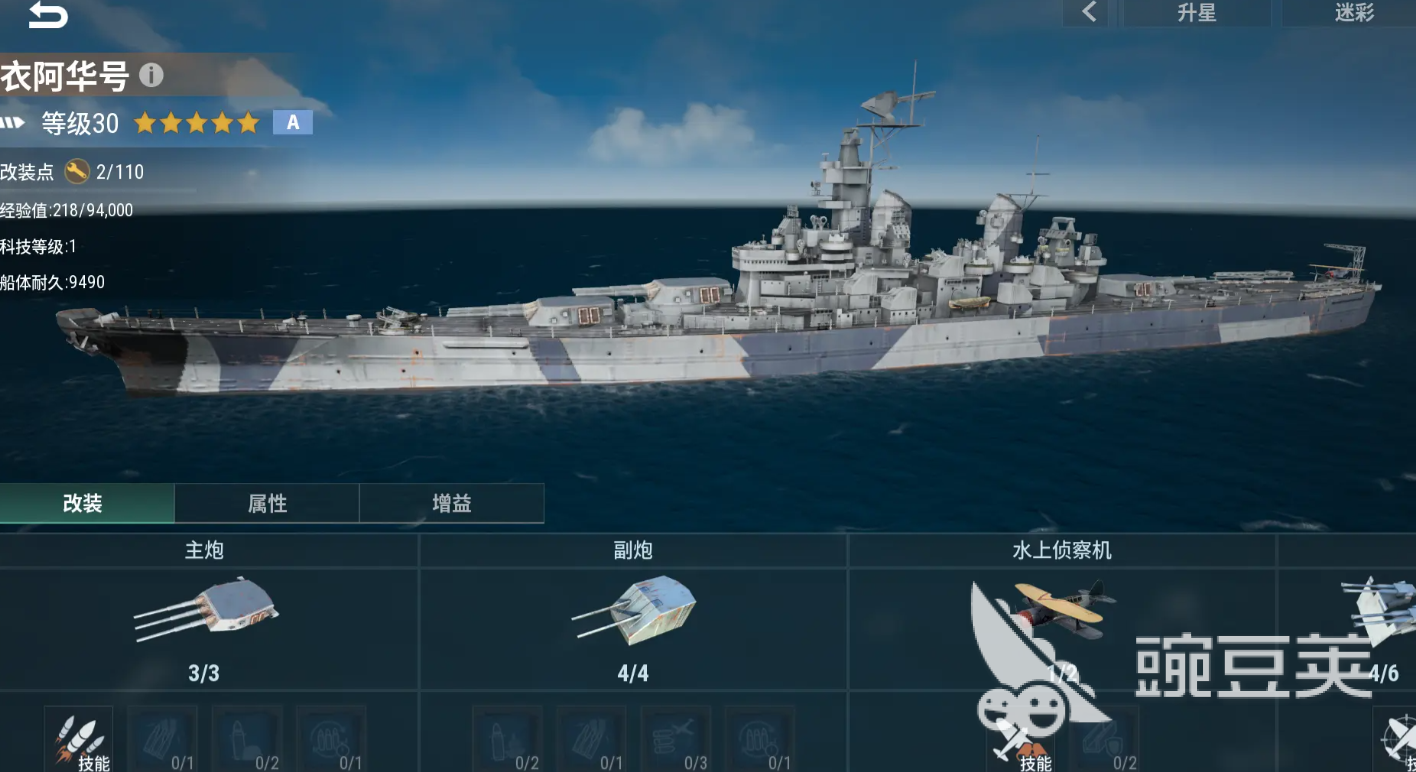1416x772 pixels.
Task: Click the left arrow beside 升星
Action: point(1089,13)
